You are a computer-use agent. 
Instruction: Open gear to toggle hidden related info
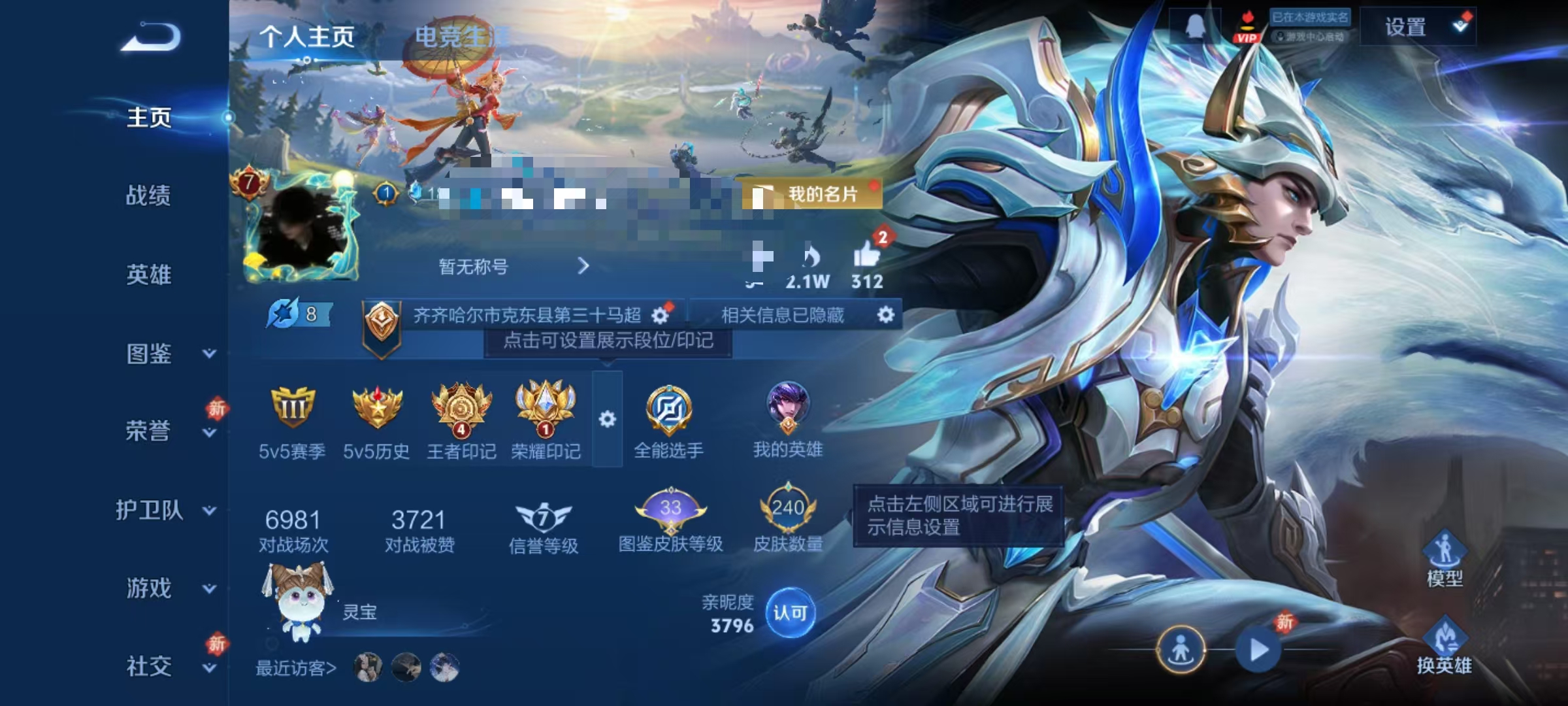(x=887, y=315)
